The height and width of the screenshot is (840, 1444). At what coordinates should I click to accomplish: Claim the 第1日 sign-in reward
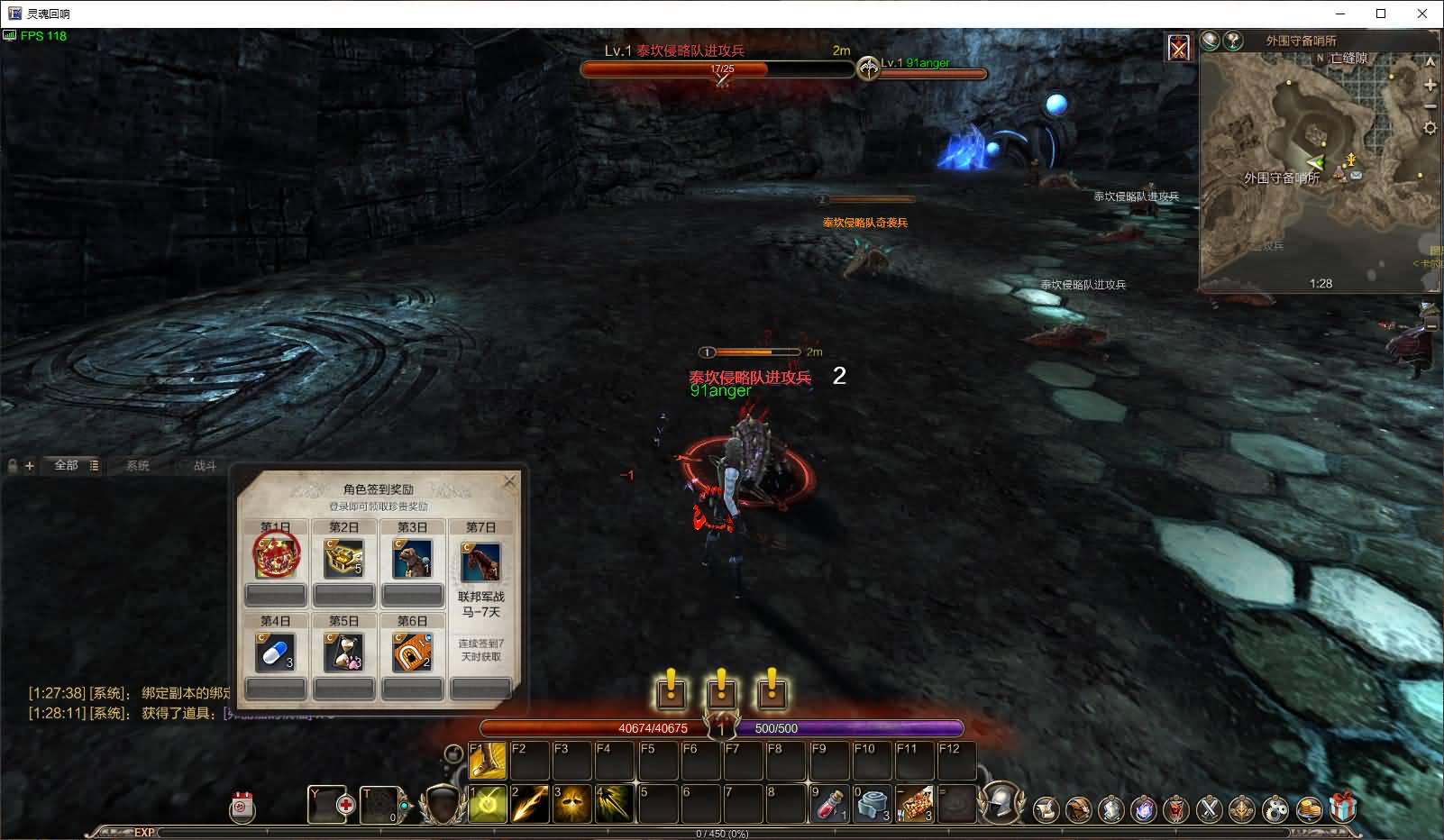tap(275, 559)
